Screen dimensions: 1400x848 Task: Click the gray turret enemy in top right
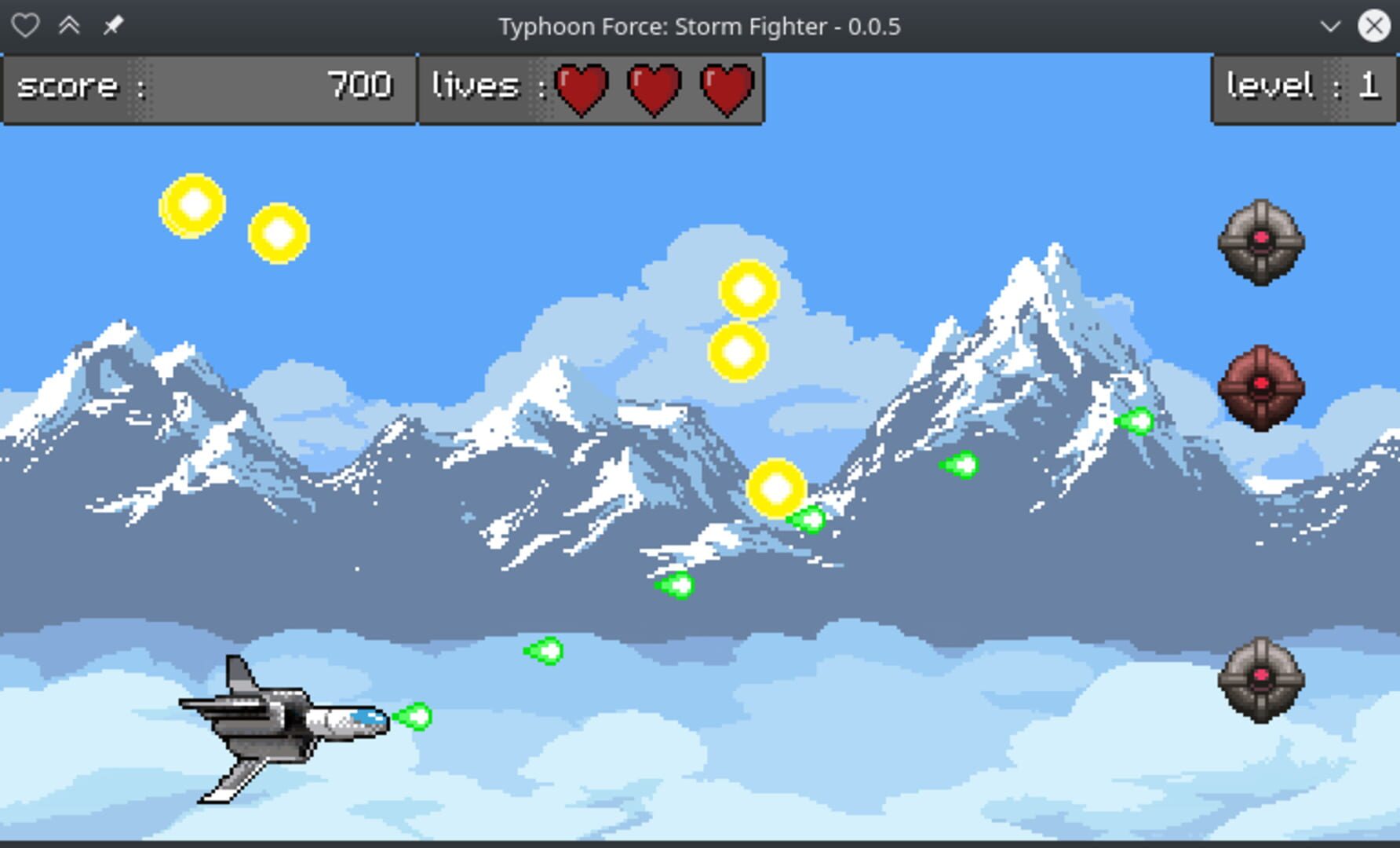click(x=1262, y=243)
